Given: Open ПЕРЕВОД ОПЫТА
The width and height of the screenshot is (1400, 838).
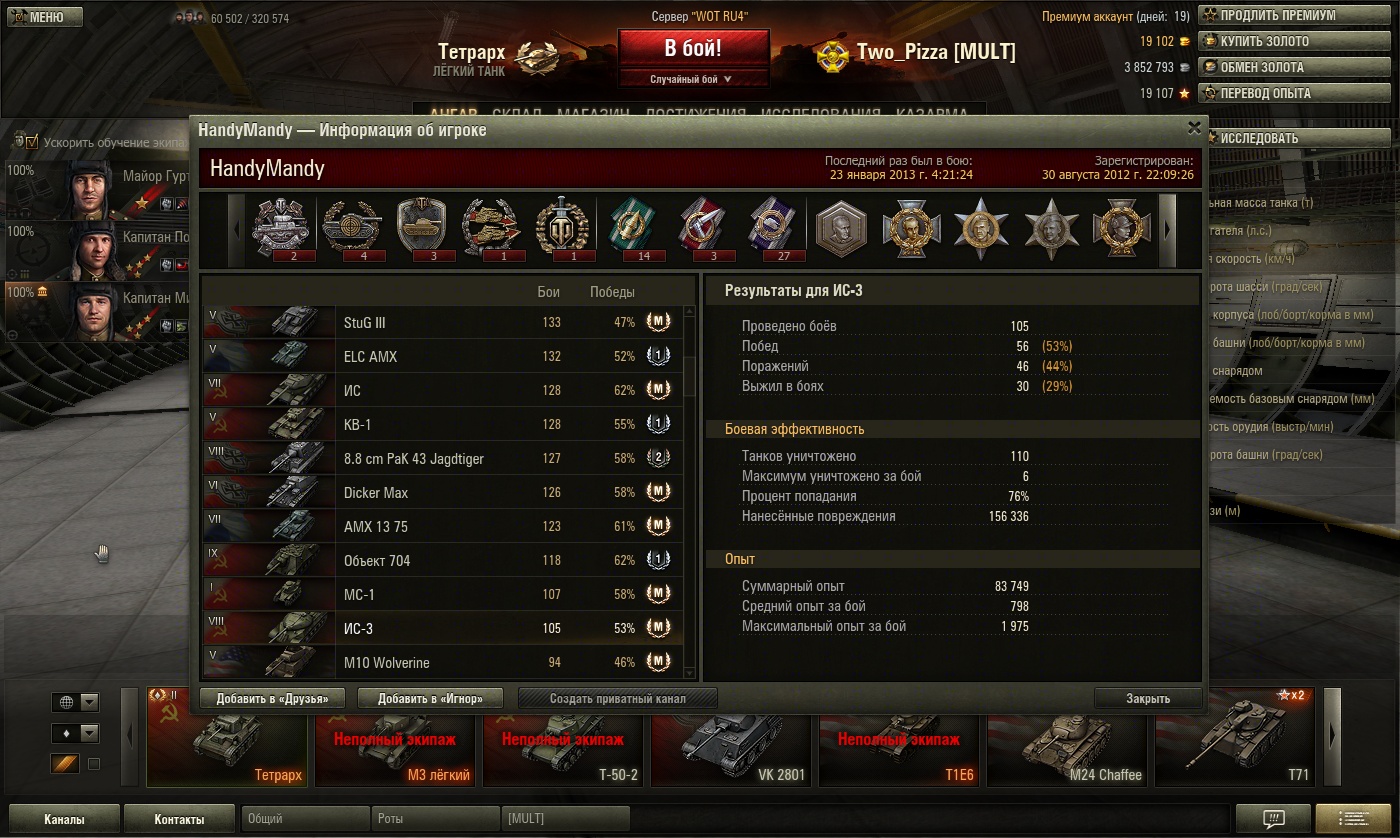Looking at the screenshot, I should pyautogui.click(x=1268, y=93).
